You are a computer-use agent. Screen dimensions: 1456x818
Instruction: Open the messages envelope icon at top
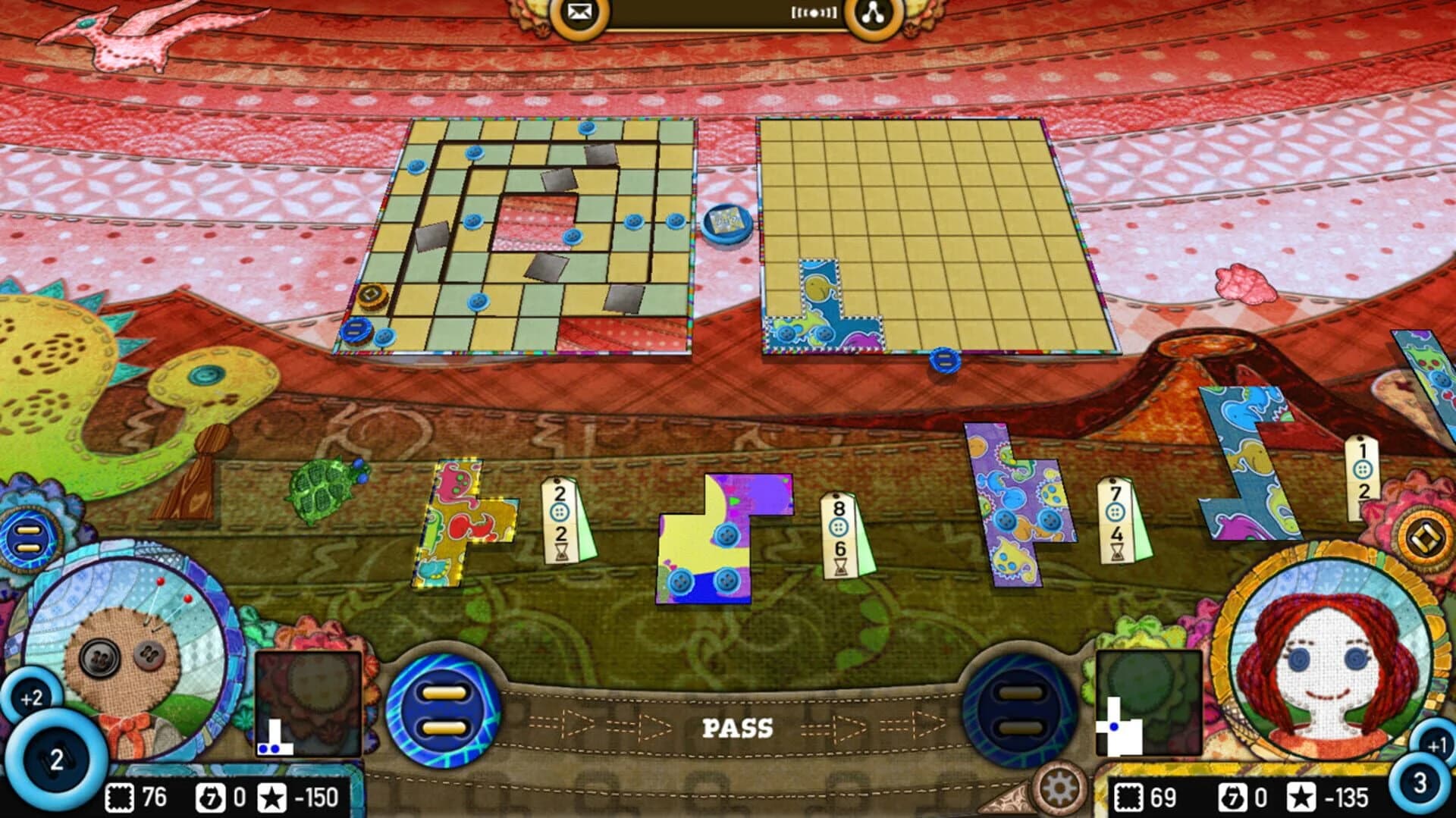pos(579,12)
